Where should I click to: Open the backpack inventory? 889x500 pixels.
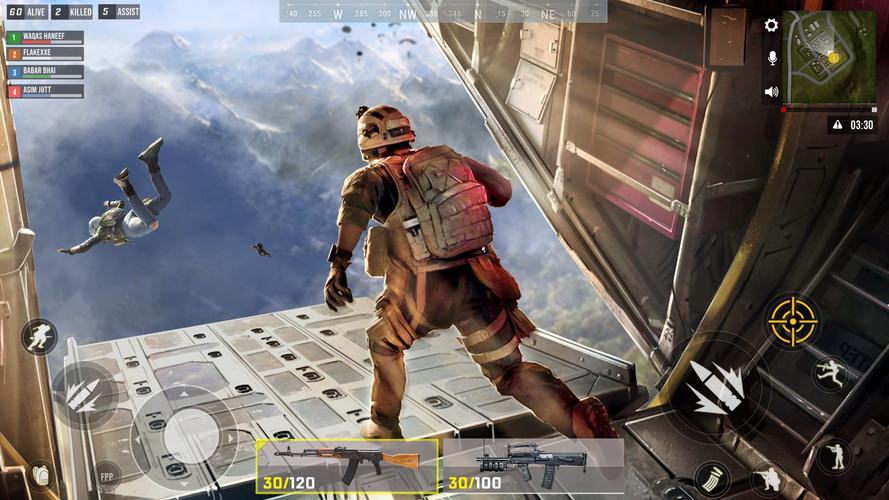40,474
